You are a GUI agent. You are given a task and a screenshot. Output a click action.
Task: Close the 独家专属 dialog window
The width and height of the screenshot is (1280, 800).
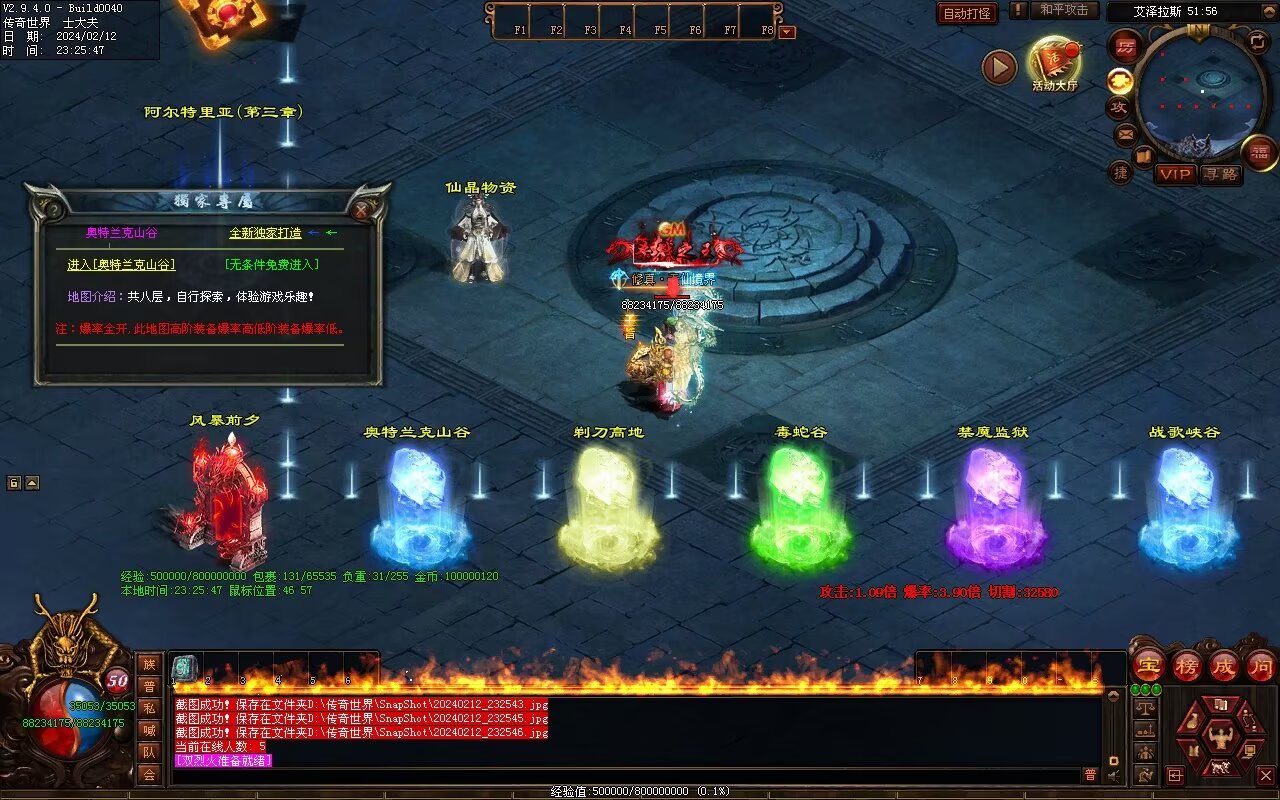361,210
